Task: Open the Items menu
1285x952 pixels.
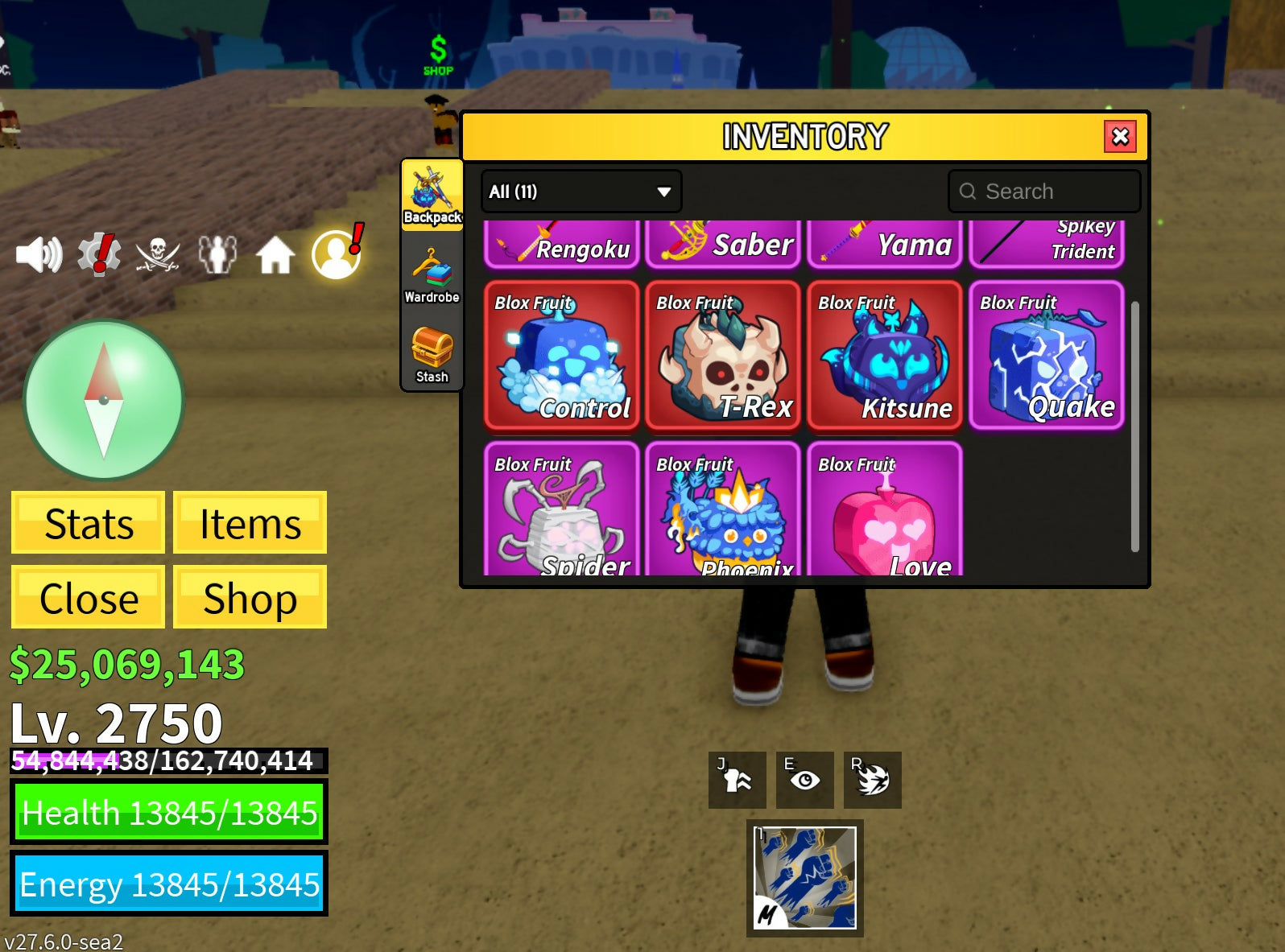Action: click(250, 523)
